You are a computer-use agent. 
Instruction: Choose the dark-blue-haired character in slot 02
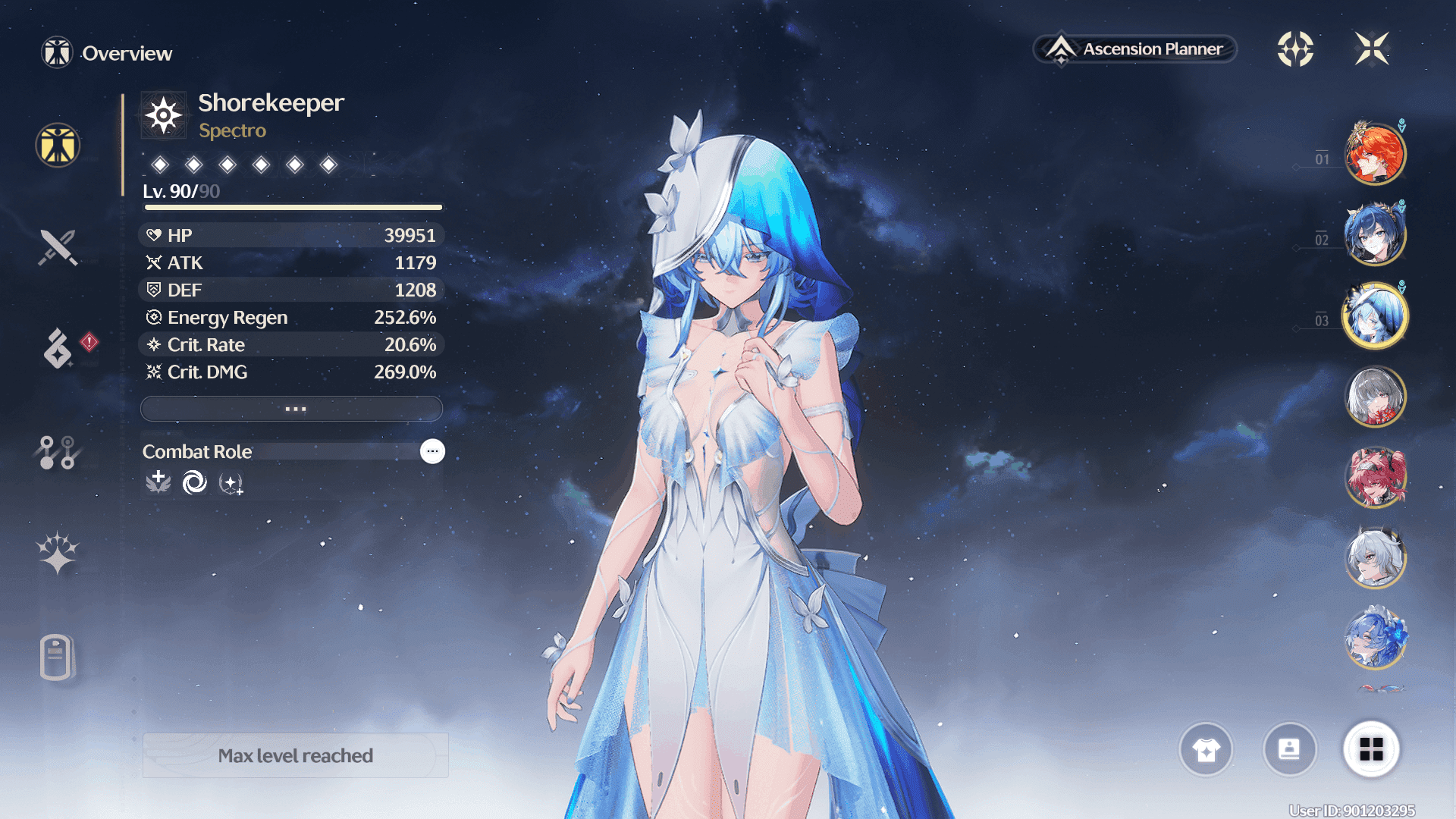(1375, 234)
